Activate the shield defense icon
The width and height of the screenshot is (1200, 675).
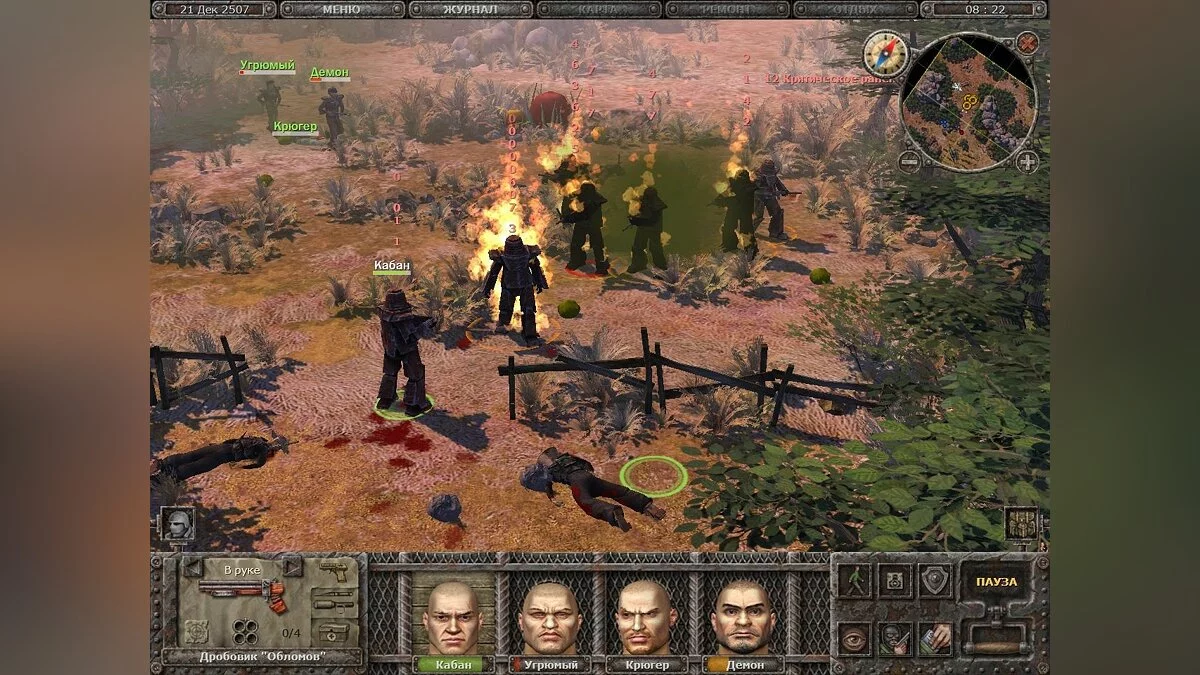tap(935, 582)
